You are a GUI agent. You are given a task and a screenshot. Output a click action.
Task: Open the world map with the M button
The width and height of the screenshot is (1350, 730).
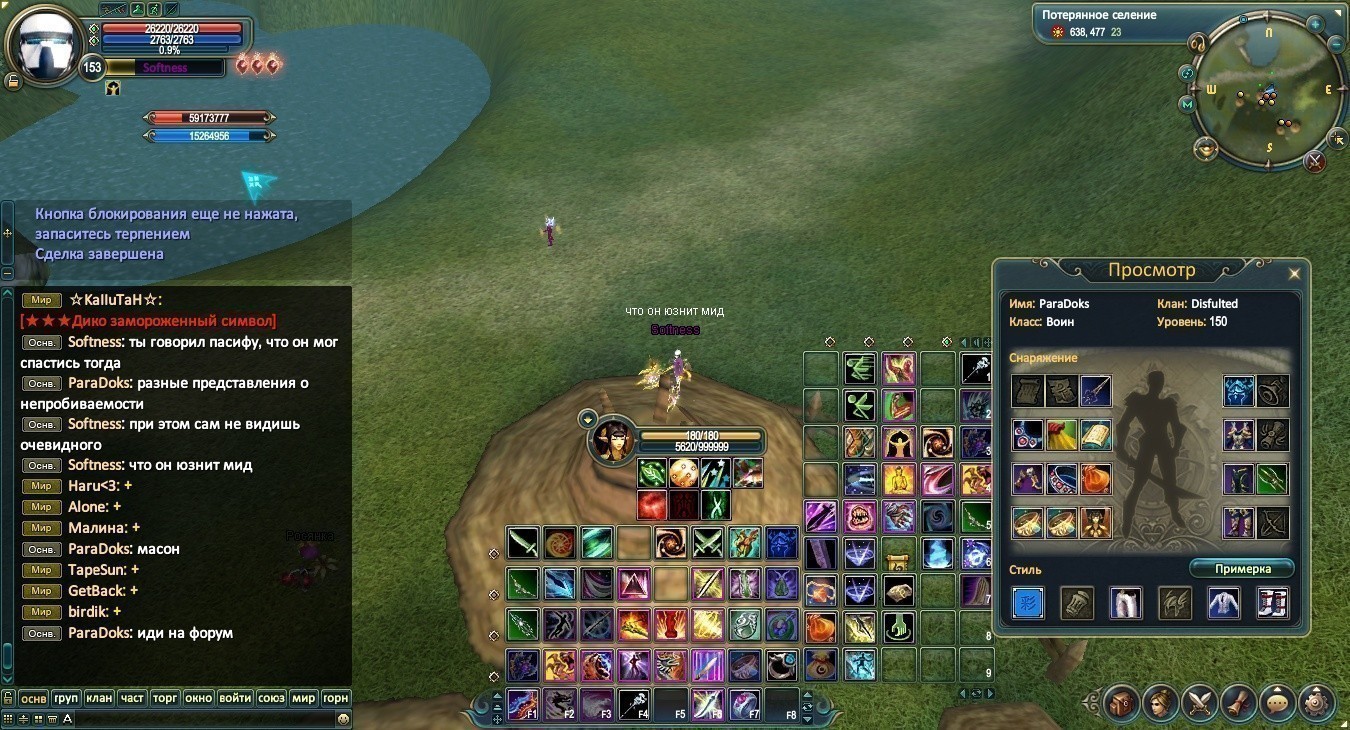click(x=1187, y=103)
